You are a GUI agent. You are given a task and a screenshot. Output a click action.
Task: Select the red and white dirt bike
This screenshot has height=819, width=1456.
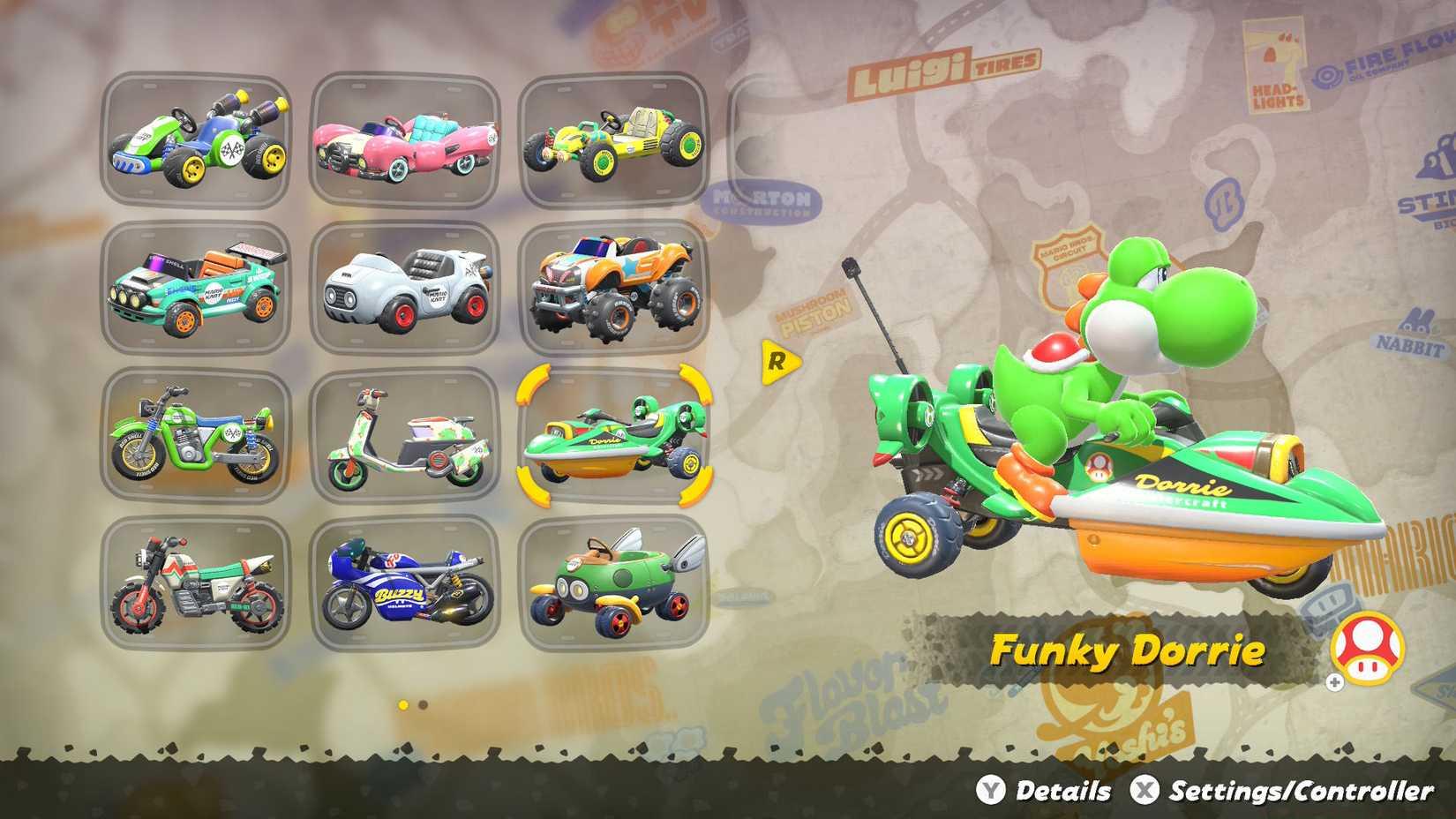199,582
